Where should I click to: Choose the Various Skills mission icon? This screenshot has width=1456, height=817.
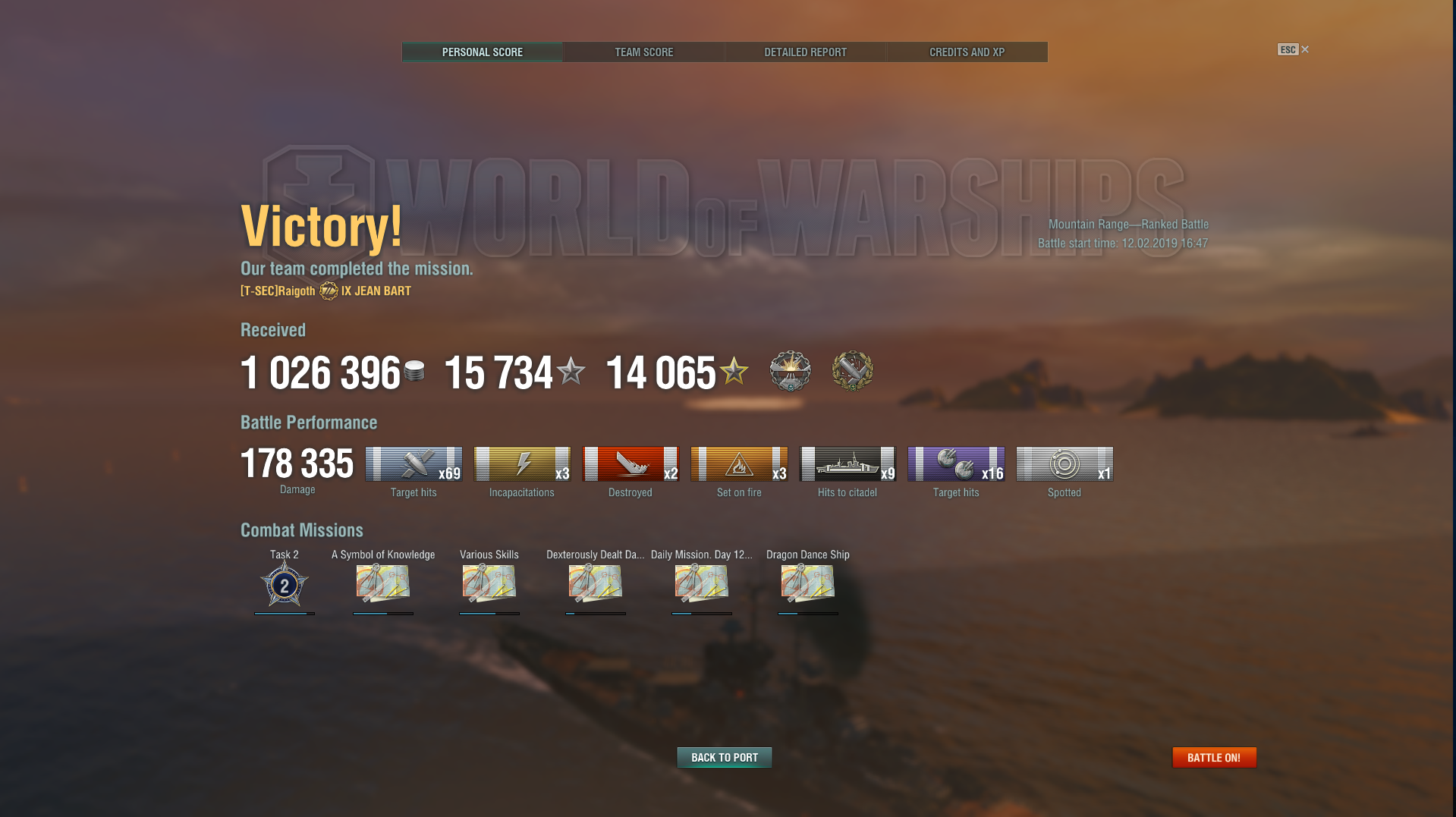coord(489,583)
